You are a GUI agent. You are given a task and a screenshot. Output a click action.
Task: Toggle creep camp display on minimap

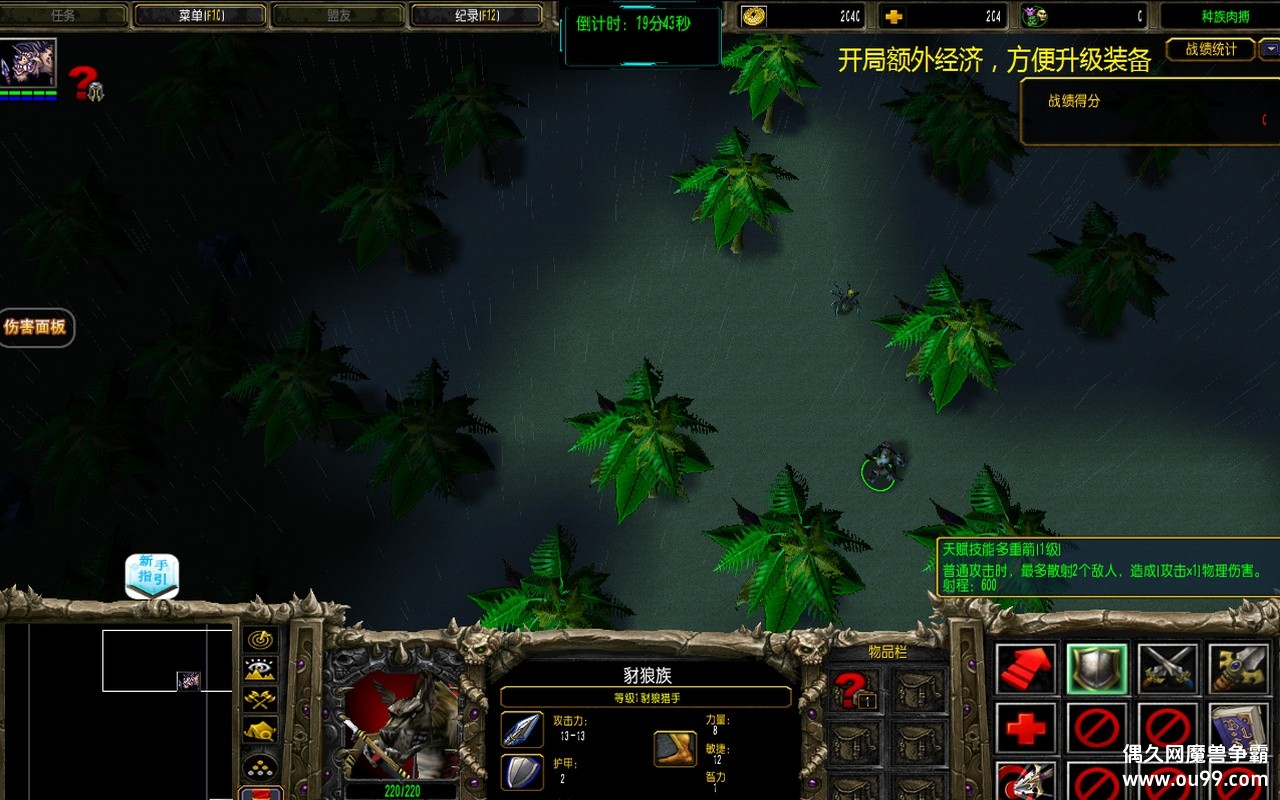[x=260, y=731]
